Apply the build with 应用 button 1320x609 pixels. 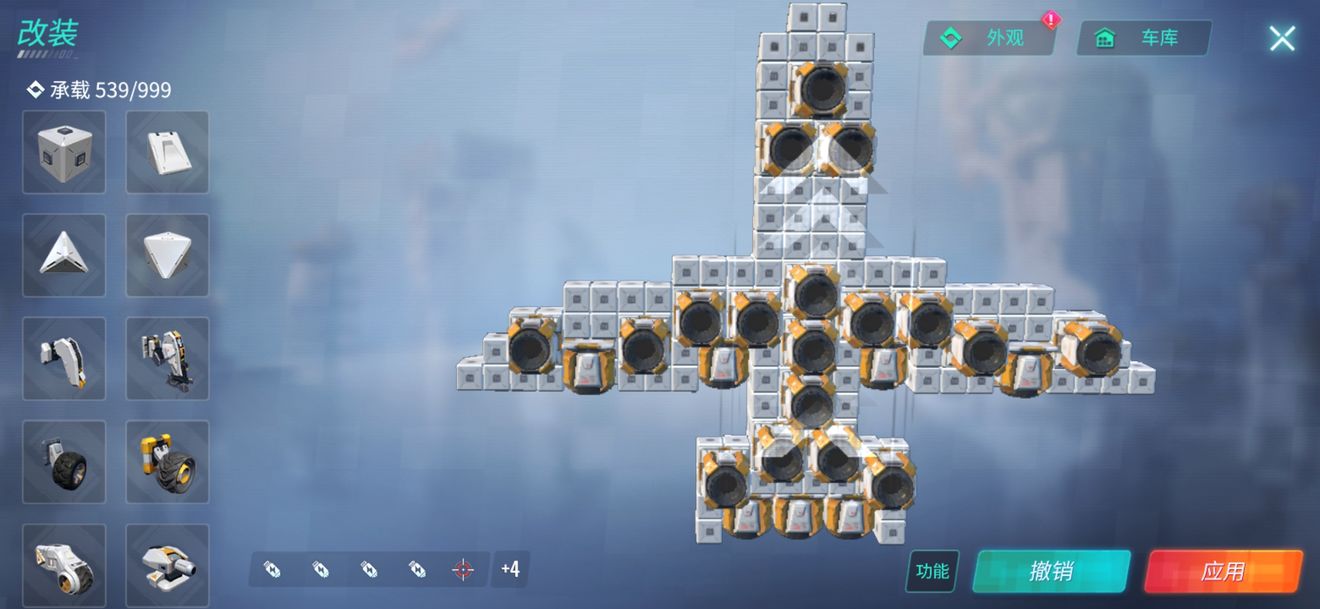pyautogui.click(x=1222, y=571)
